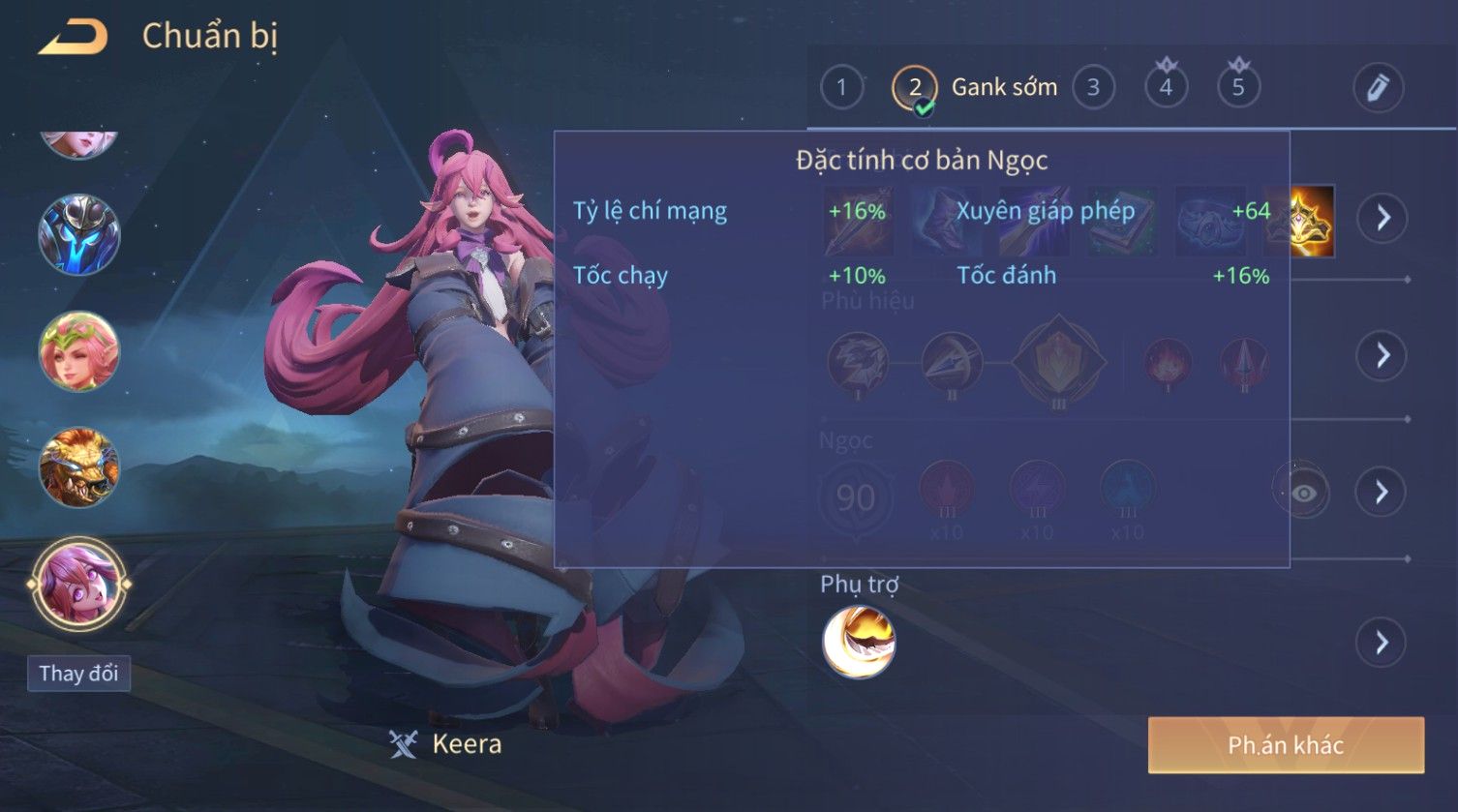The height and width of the screenshot is (812, 1458).
Task: Select Keera's highlighted hero portrait
Action: point(78,584)
